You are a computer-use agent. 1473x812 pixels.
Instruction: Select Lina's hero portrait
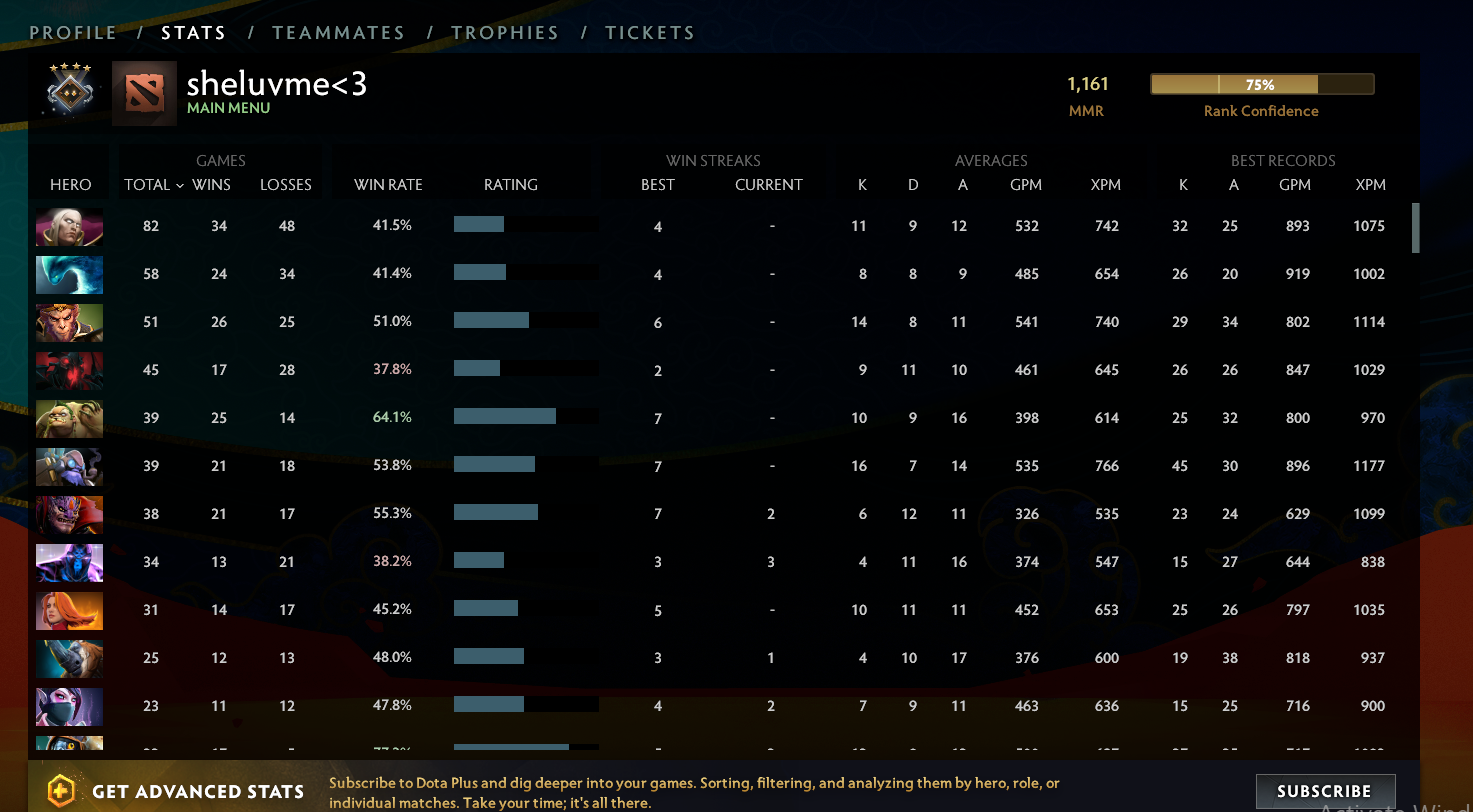(69, 610)
